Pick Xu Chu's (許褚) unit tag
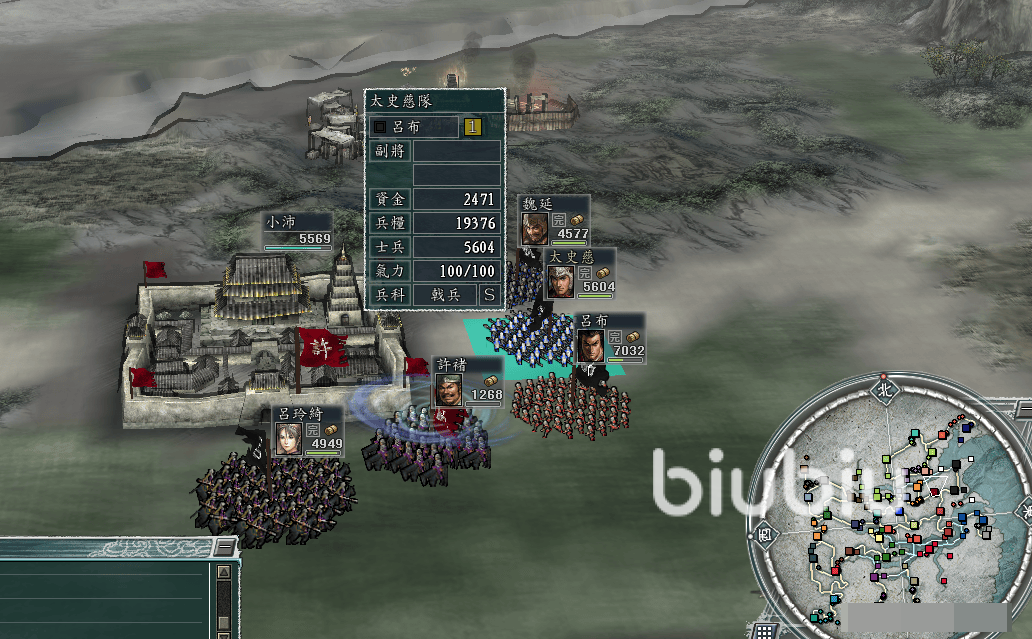 click(468, 382)
